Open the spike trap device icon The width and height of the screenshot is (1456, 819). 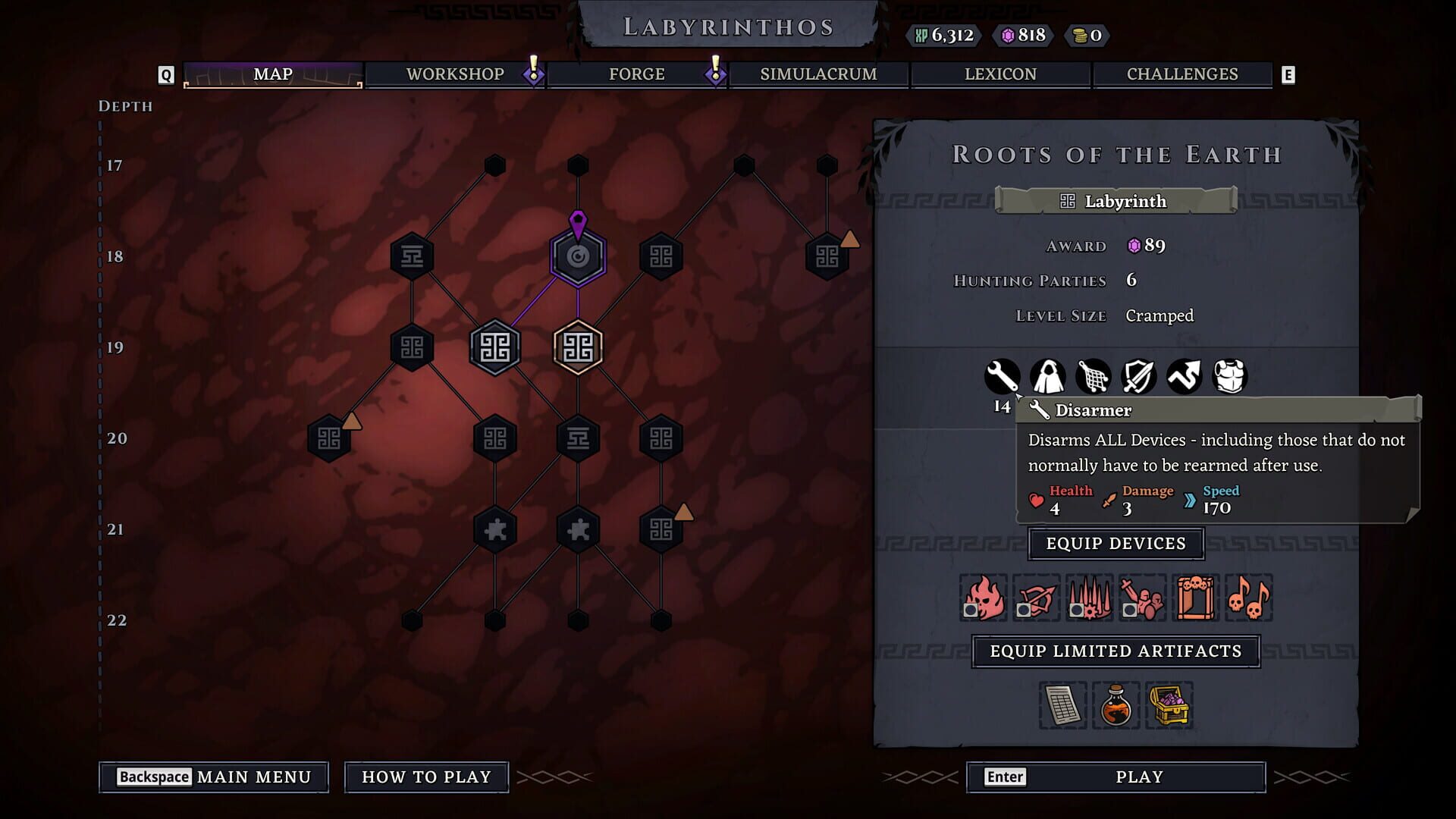(1089, 598)
